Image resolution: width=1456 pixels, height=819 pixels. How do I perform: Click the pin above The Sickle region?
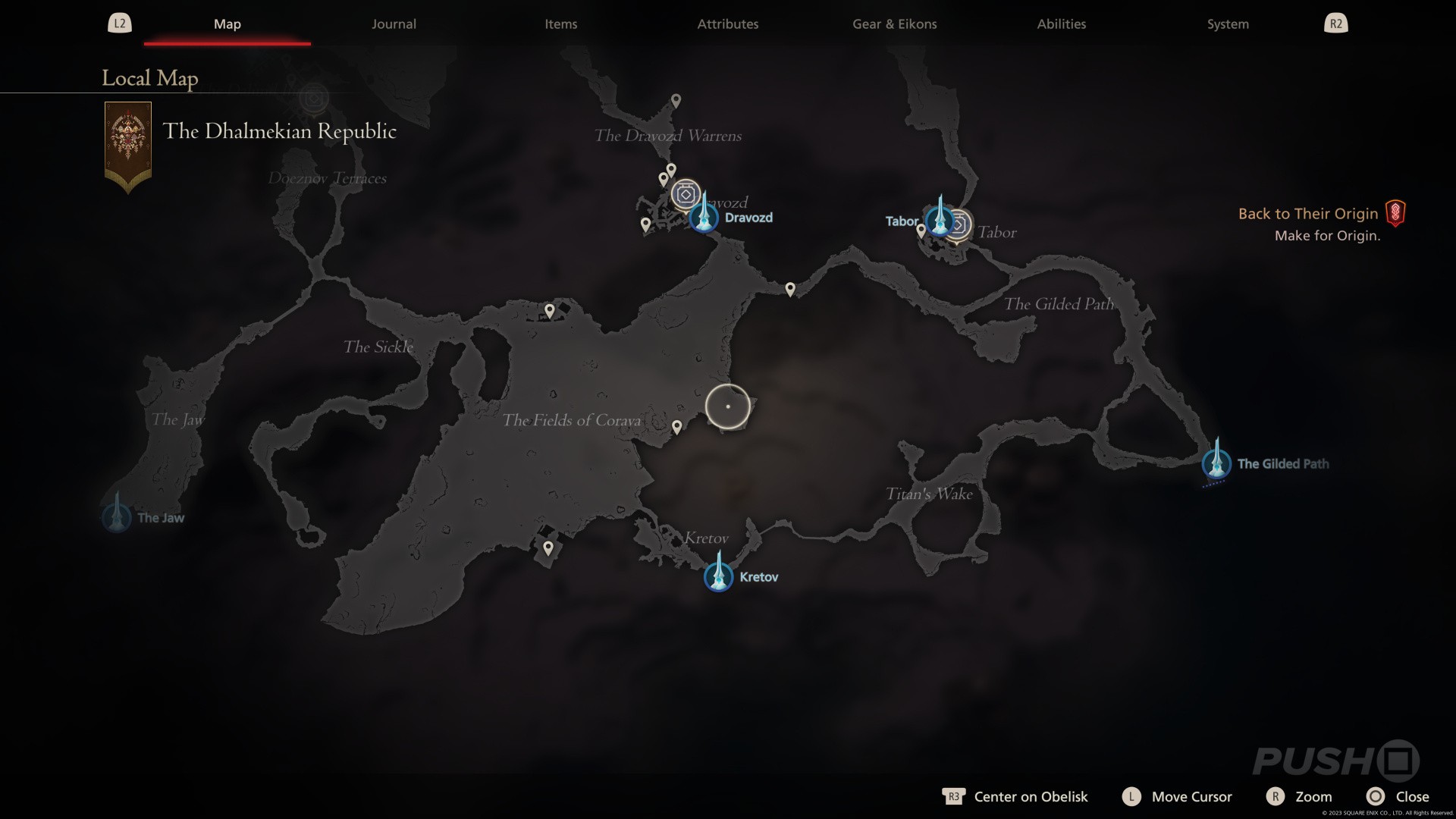click(x=549, y=309)
